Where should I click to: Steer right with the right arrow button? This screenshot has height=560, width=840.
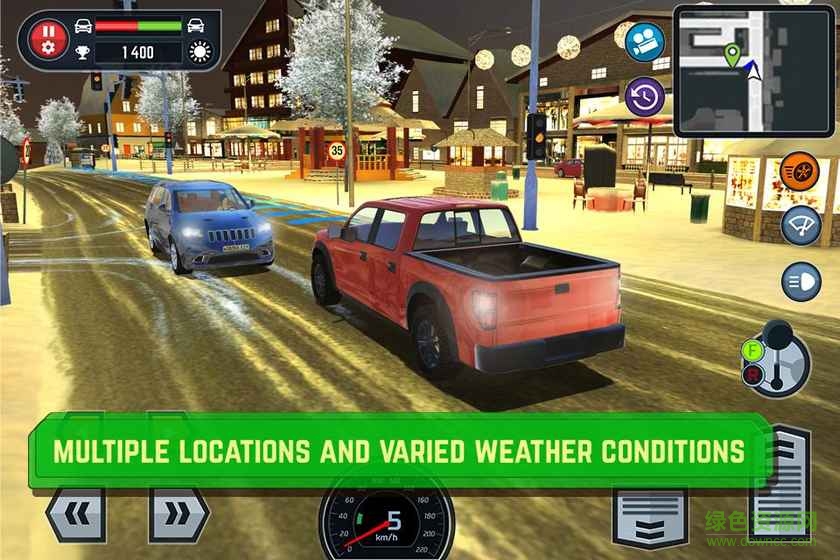pos(178,514)
